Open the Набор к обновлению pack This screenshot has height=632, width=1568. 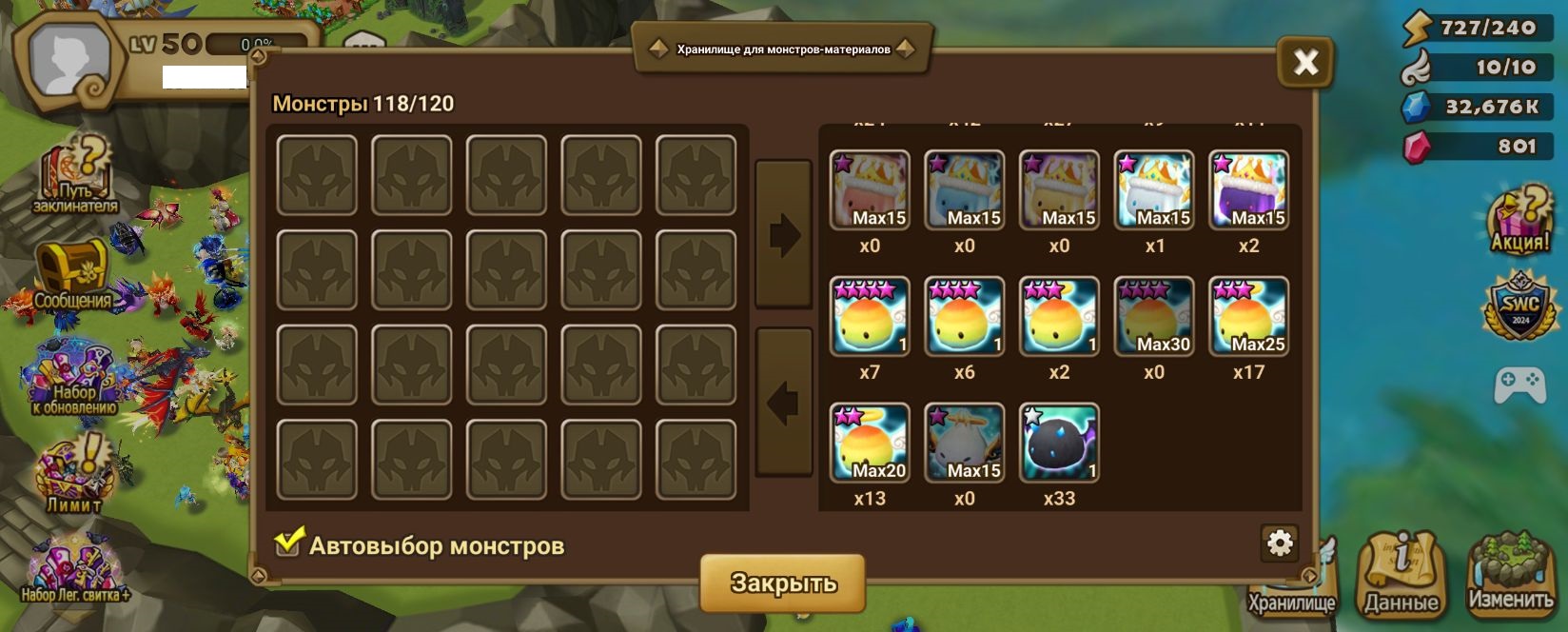(x=73, y=380)
